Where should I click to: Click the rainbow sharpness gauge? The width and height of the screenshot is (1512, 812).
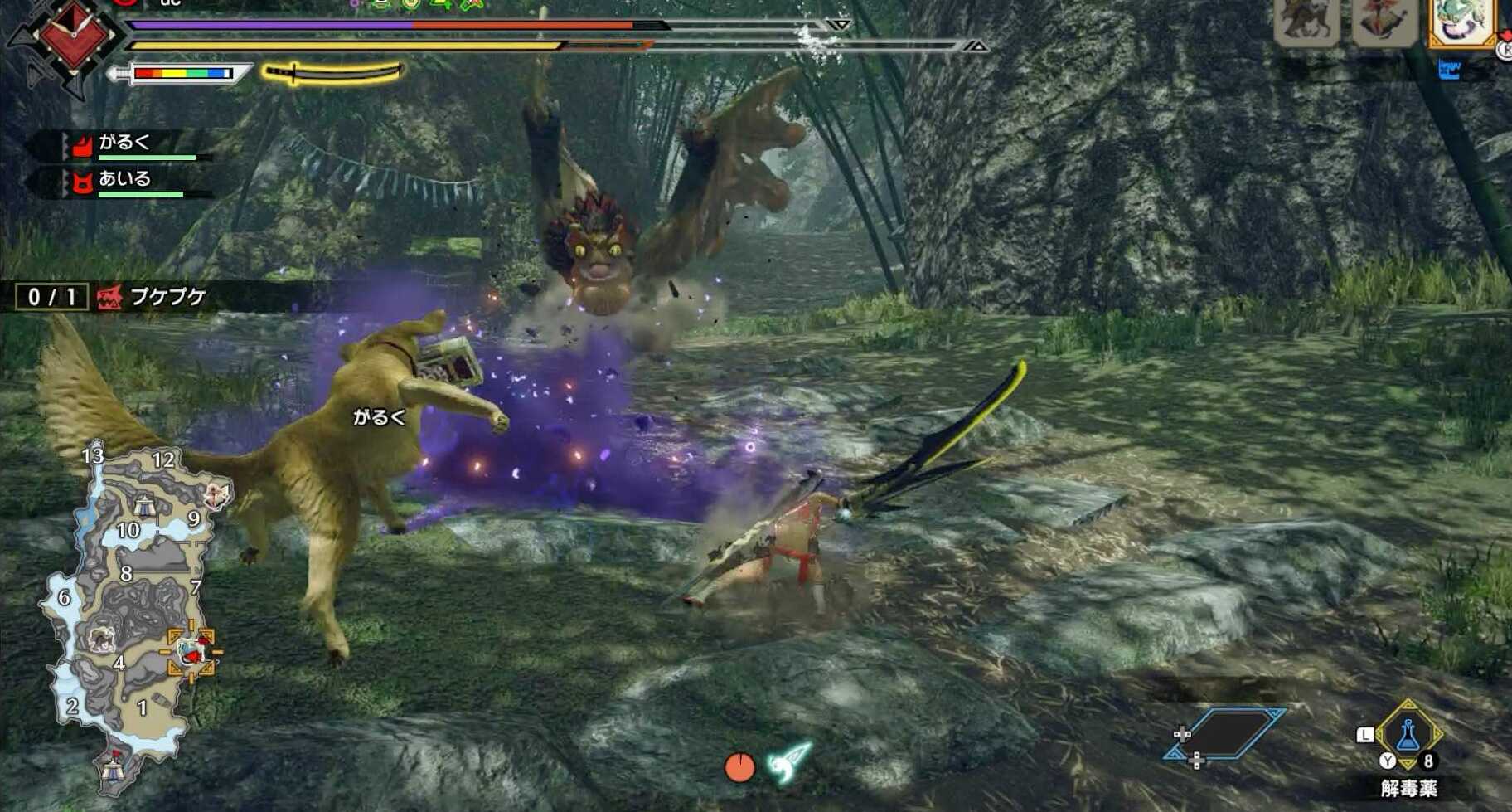tap(184, 73)
